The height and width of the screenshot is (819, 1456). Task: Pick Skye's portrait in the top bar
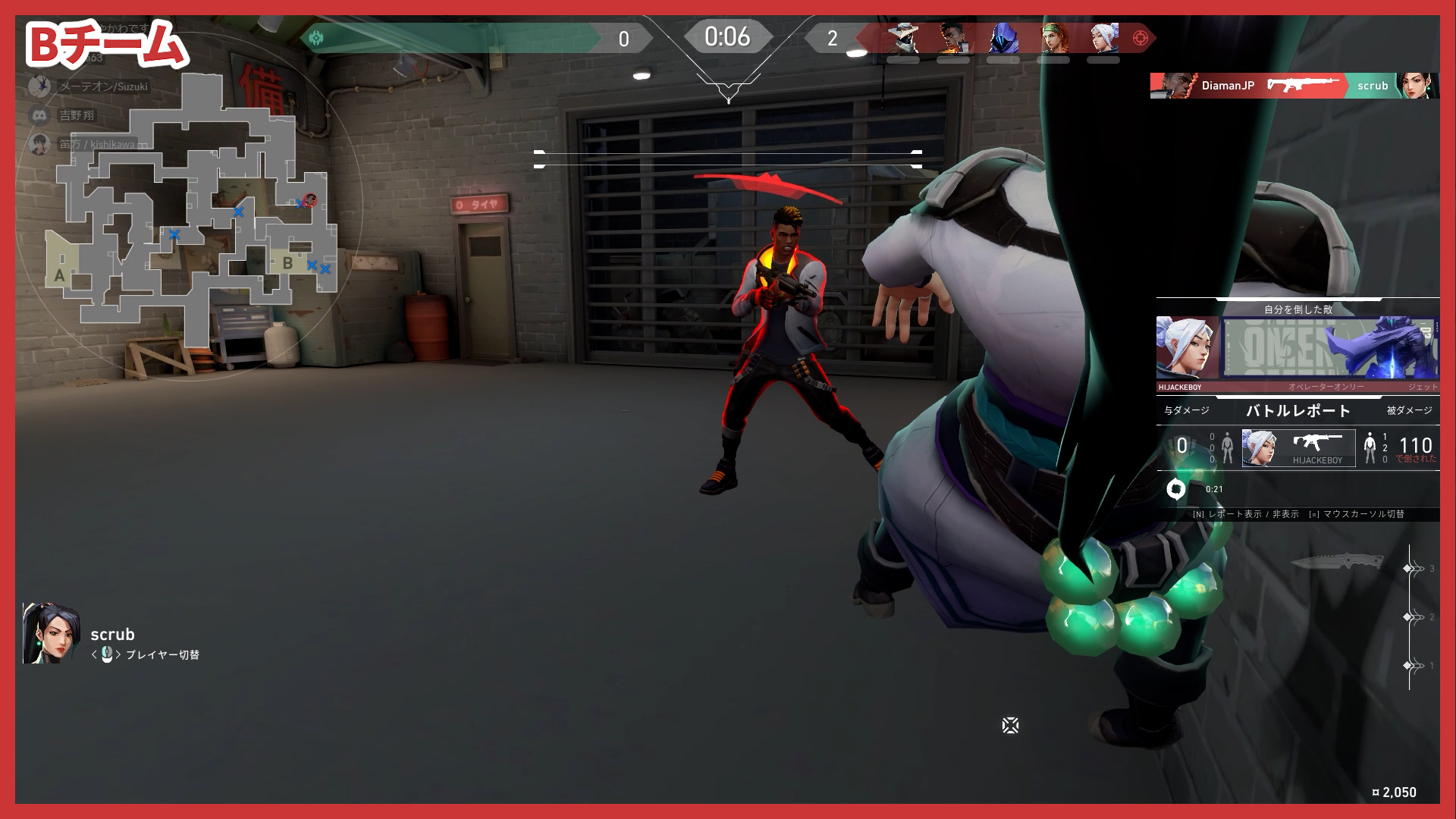point(1053,38)
